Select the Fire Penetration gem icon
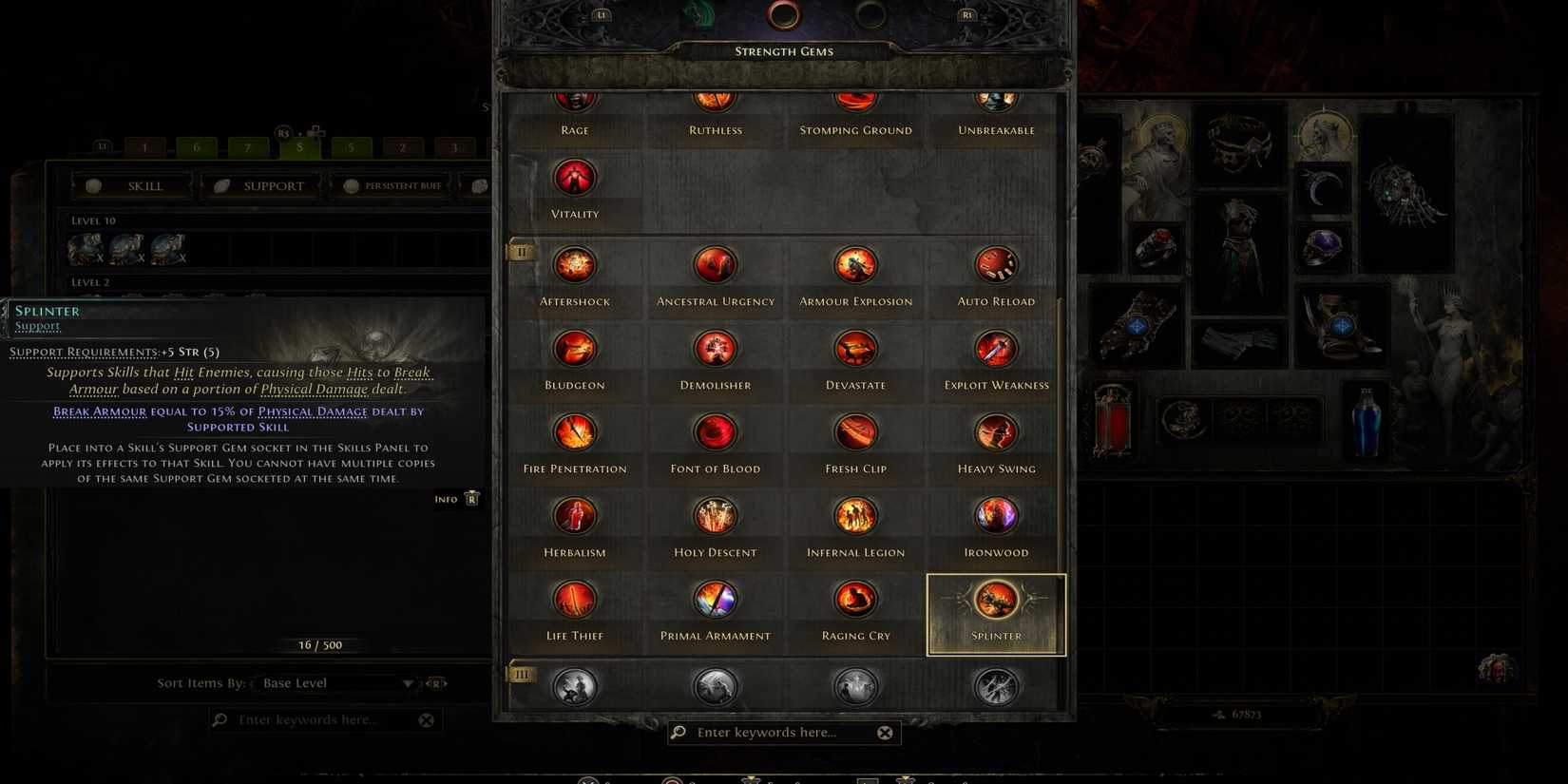Screen dimensions: 1568x784 point(574,431)
